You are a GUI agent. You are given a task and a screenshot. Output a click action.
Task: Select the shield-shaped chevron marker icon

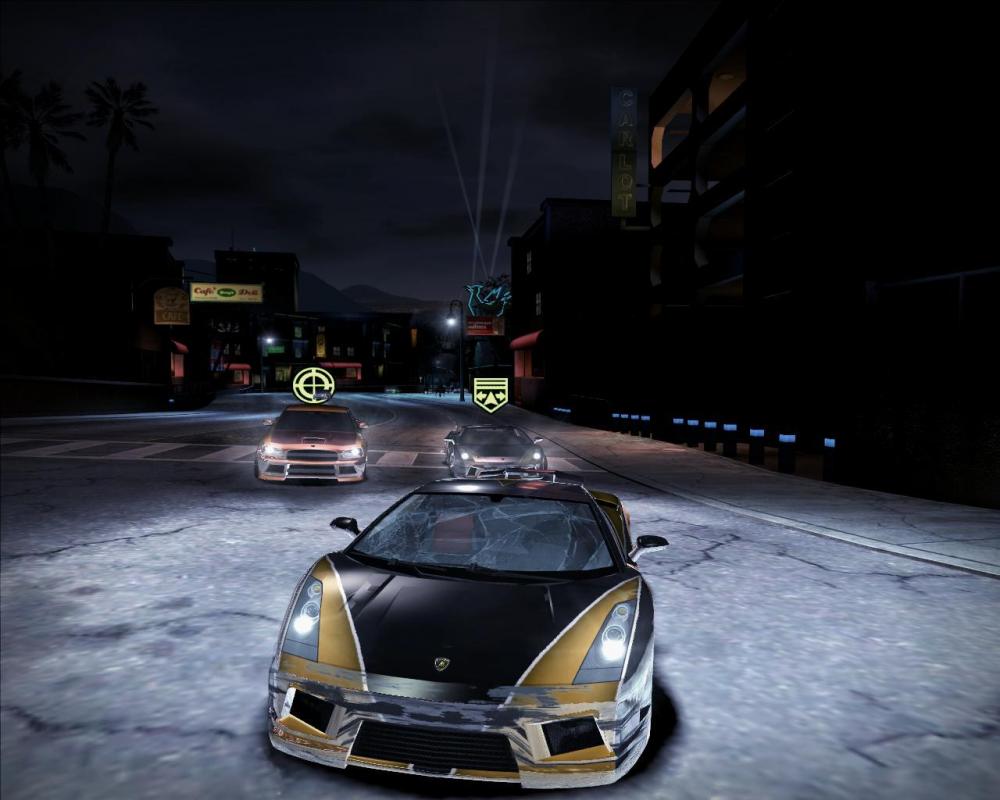click(x=490, y=394)
